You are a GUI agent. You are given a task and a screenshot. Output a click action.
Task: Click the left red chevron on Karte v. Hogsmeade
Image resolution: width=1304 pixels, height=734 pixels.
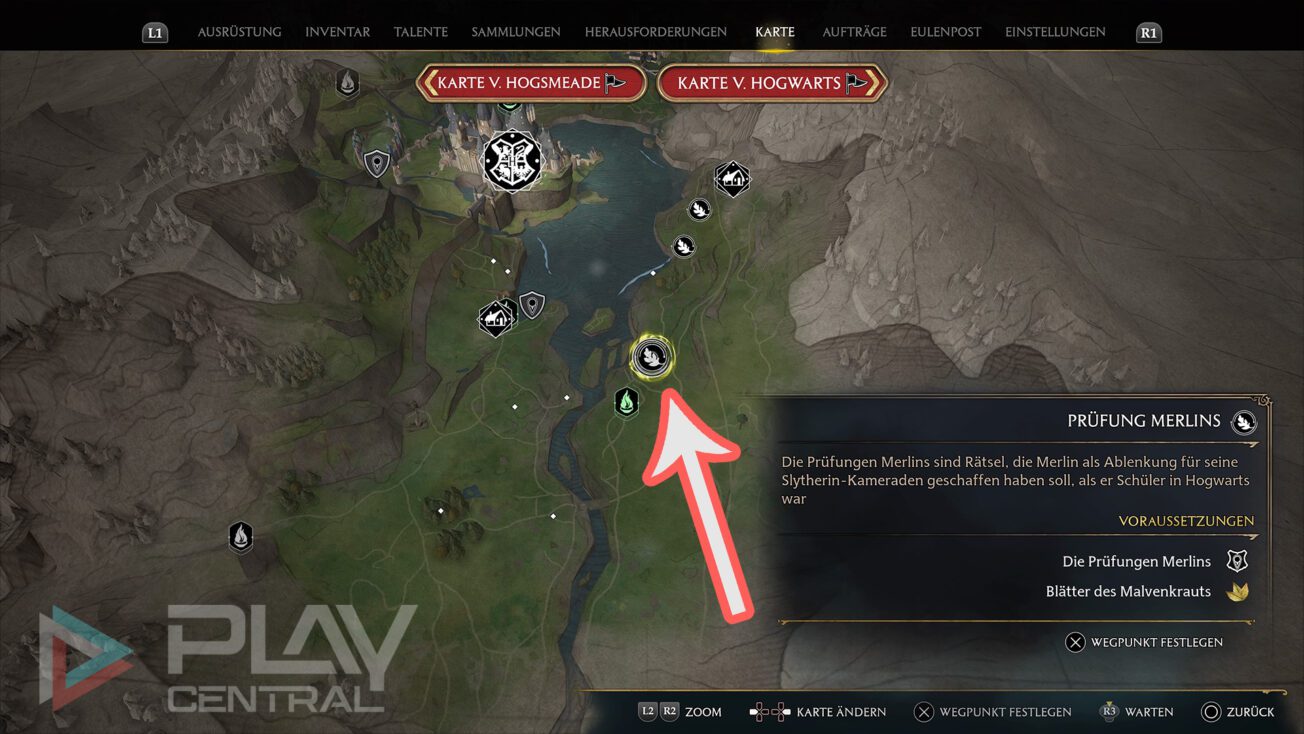[x=433, y=83]
